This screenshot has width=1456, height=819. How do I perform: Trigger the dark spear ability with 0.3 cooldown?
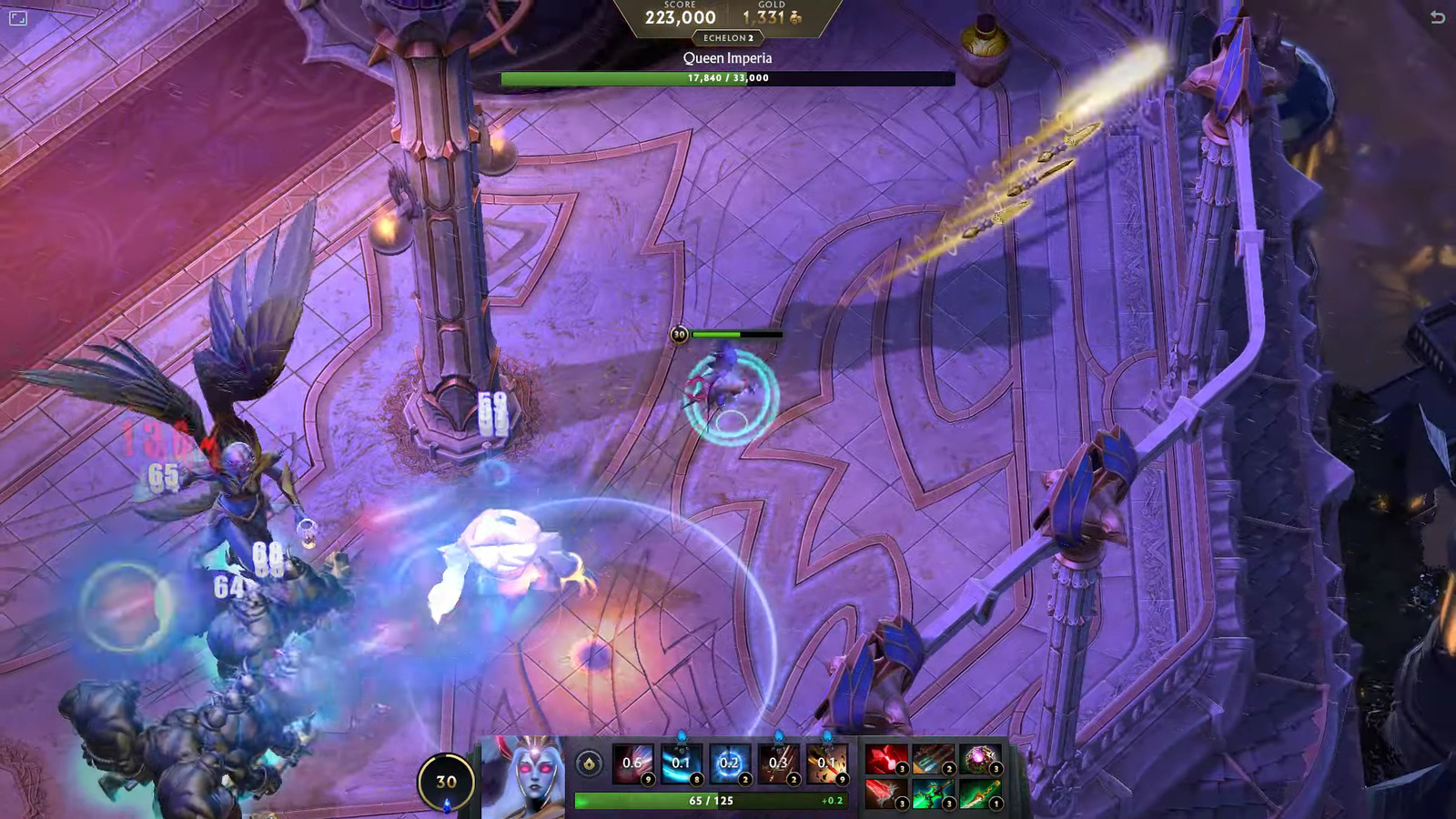click(x=778, y=763)
